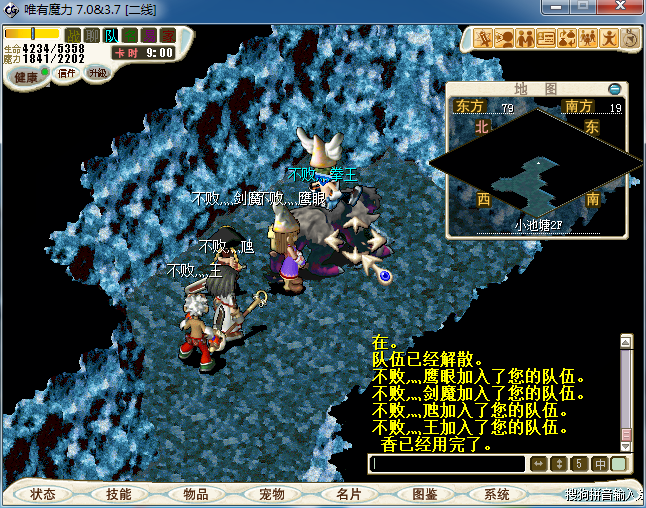The image size is (646, 508).
Task: Open the 宠物 pets menu
Action: click(x=272, y=494)
